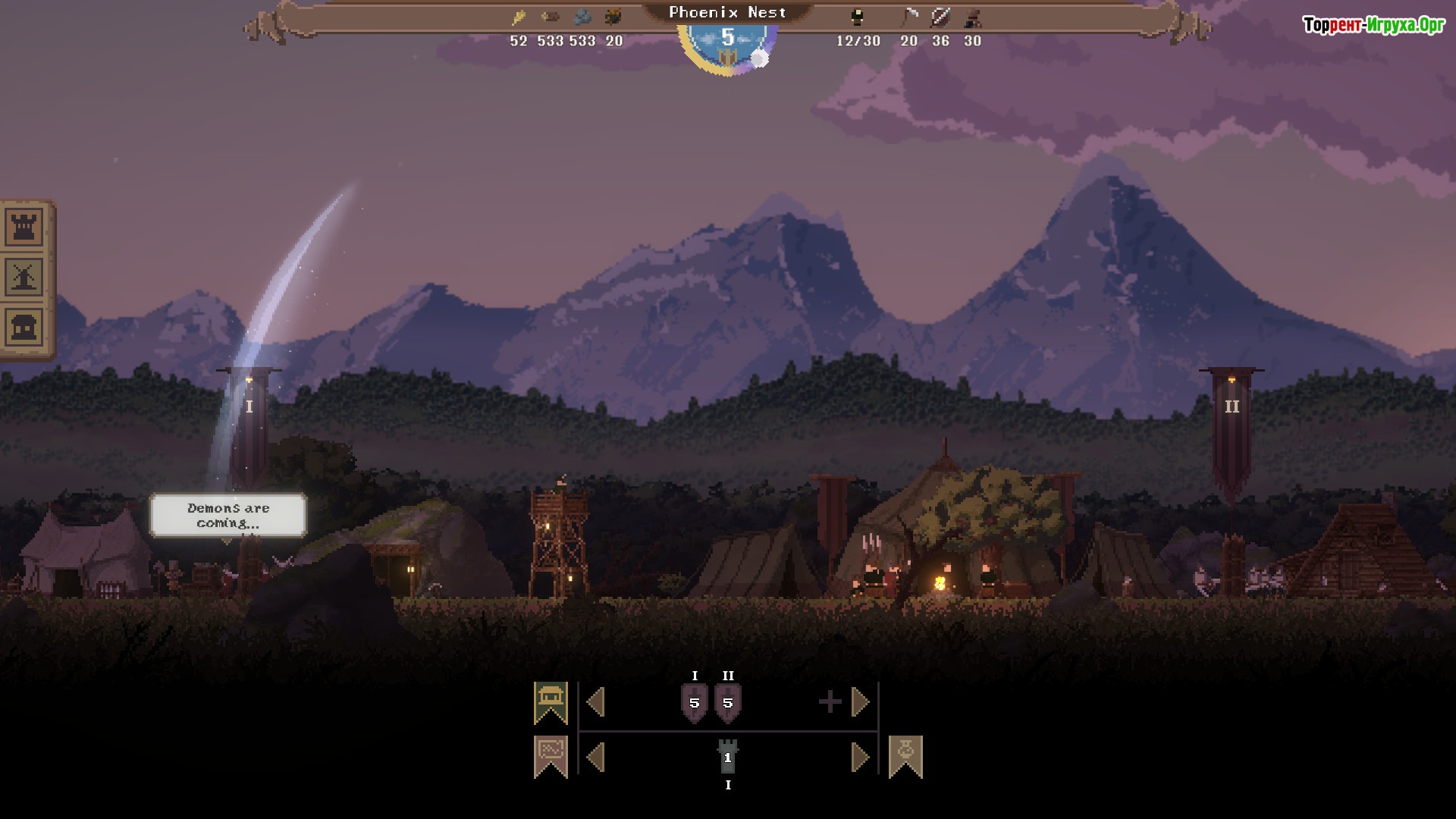
Task: Click the left arrow beside squad shields
Action: [x=596, y=702]
